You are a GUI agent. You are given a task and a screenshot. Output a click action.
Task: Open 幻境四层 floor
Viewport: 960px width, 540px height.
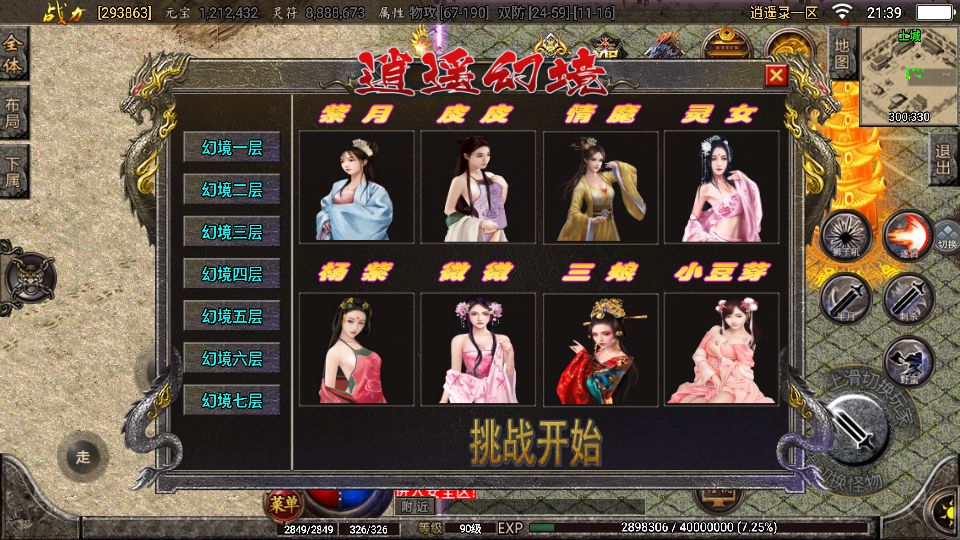pos(232,274)
